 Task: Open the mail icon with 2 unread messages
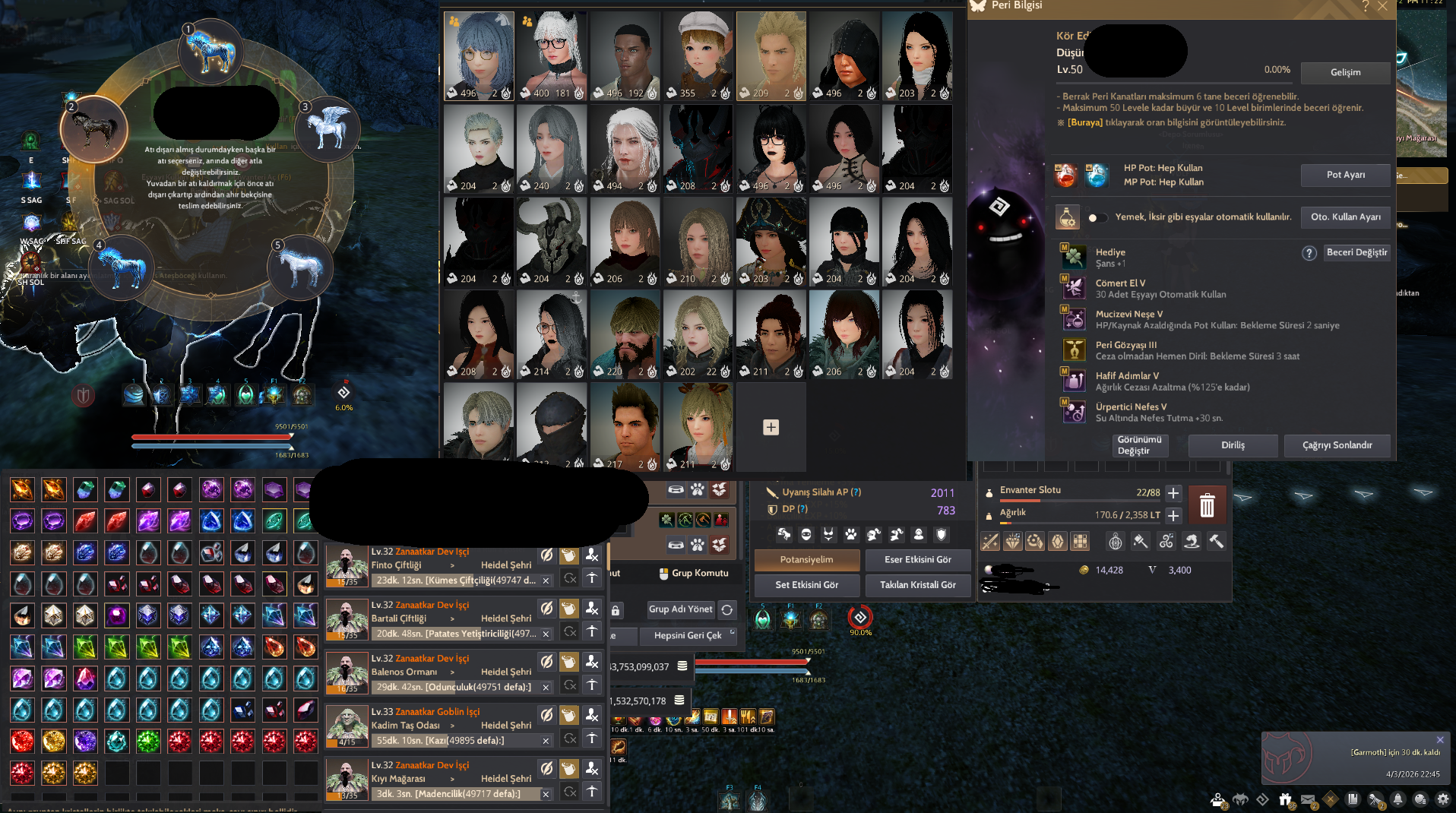pyautogui.click(x=1309, y=799)
